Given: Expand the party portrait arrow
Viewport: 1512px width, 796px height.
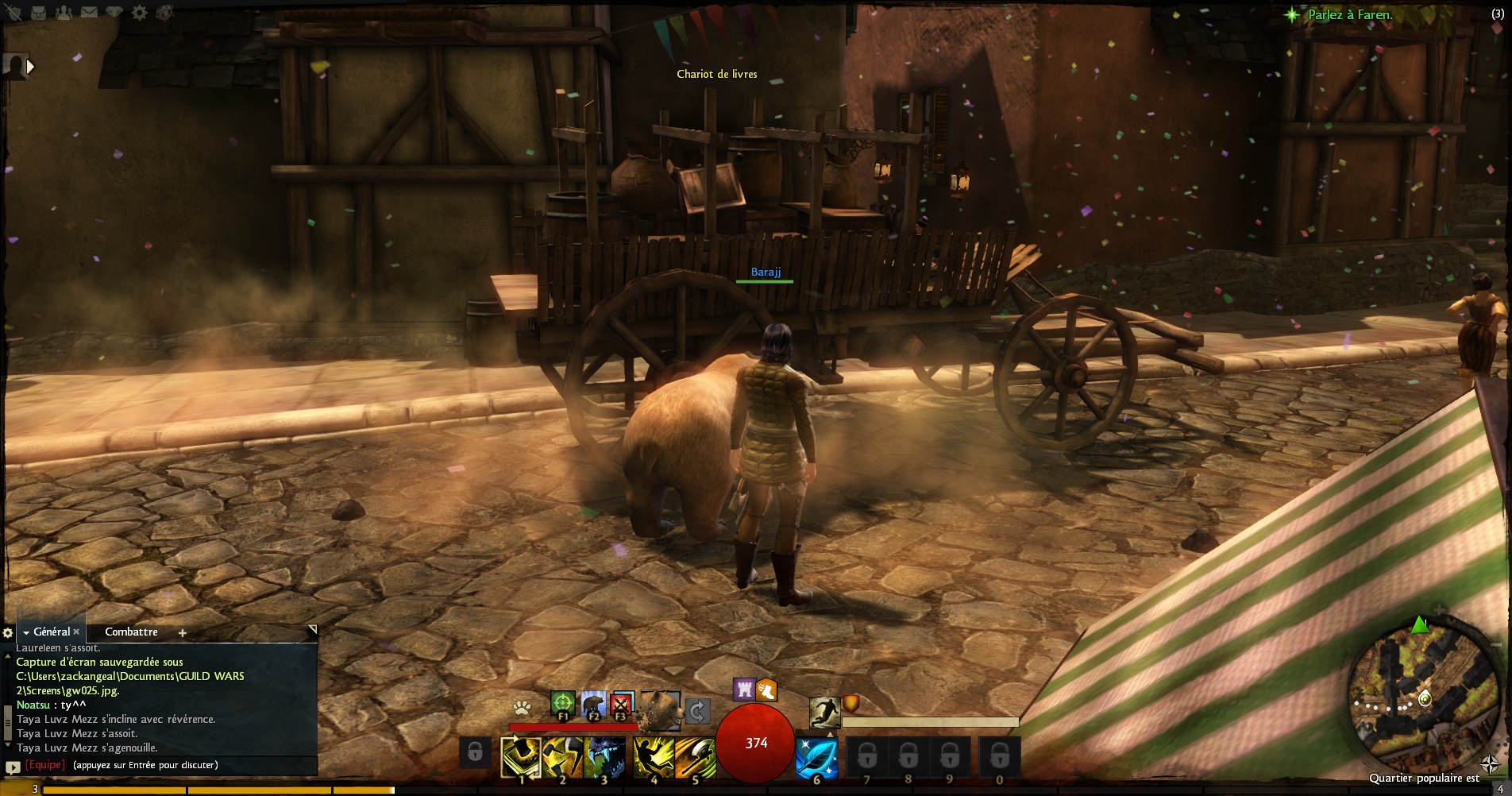Looking at the screenshot, I should (x=31, y=67).
